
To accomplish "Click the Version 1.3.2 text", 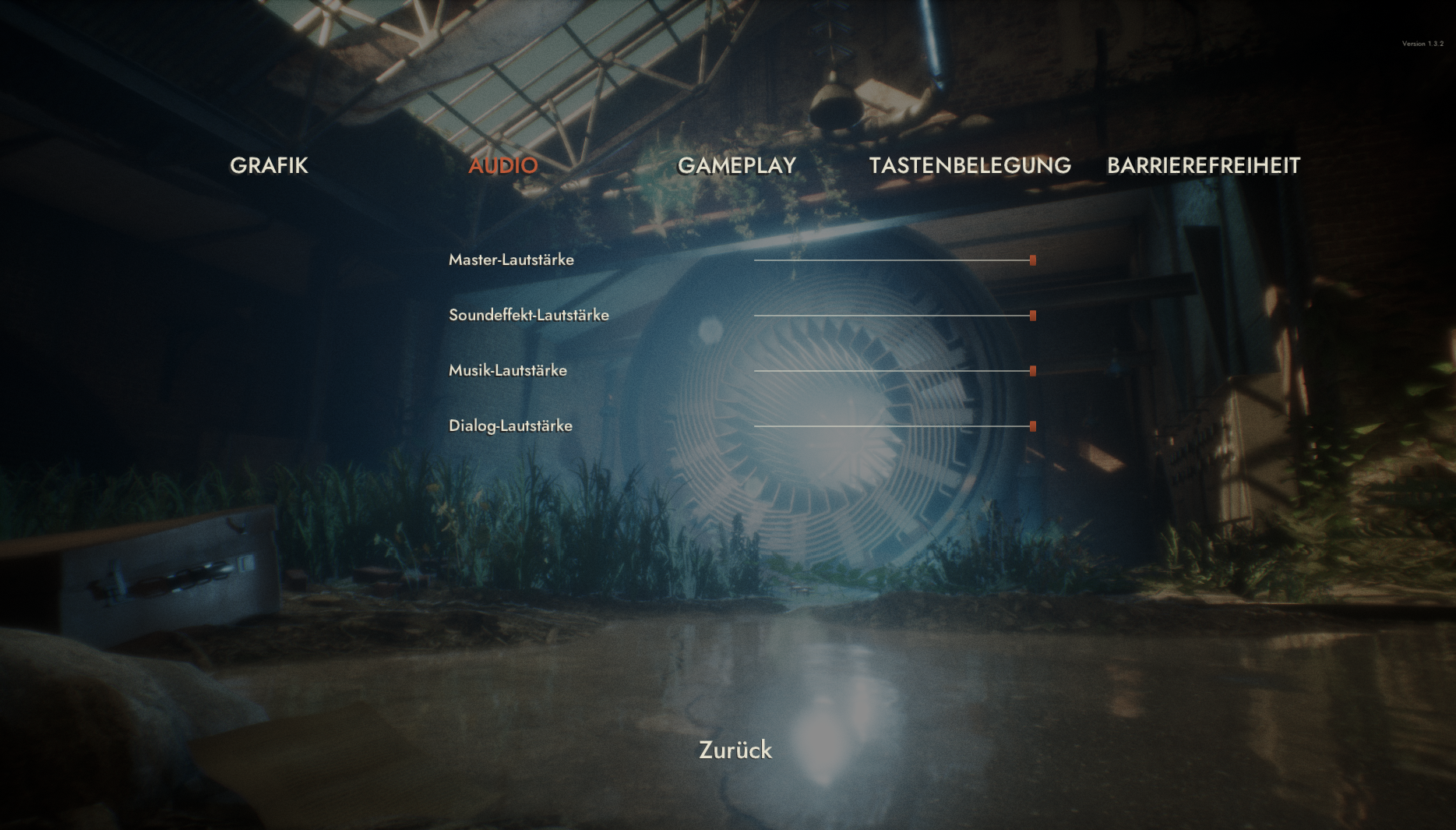I will [1422, 44].
